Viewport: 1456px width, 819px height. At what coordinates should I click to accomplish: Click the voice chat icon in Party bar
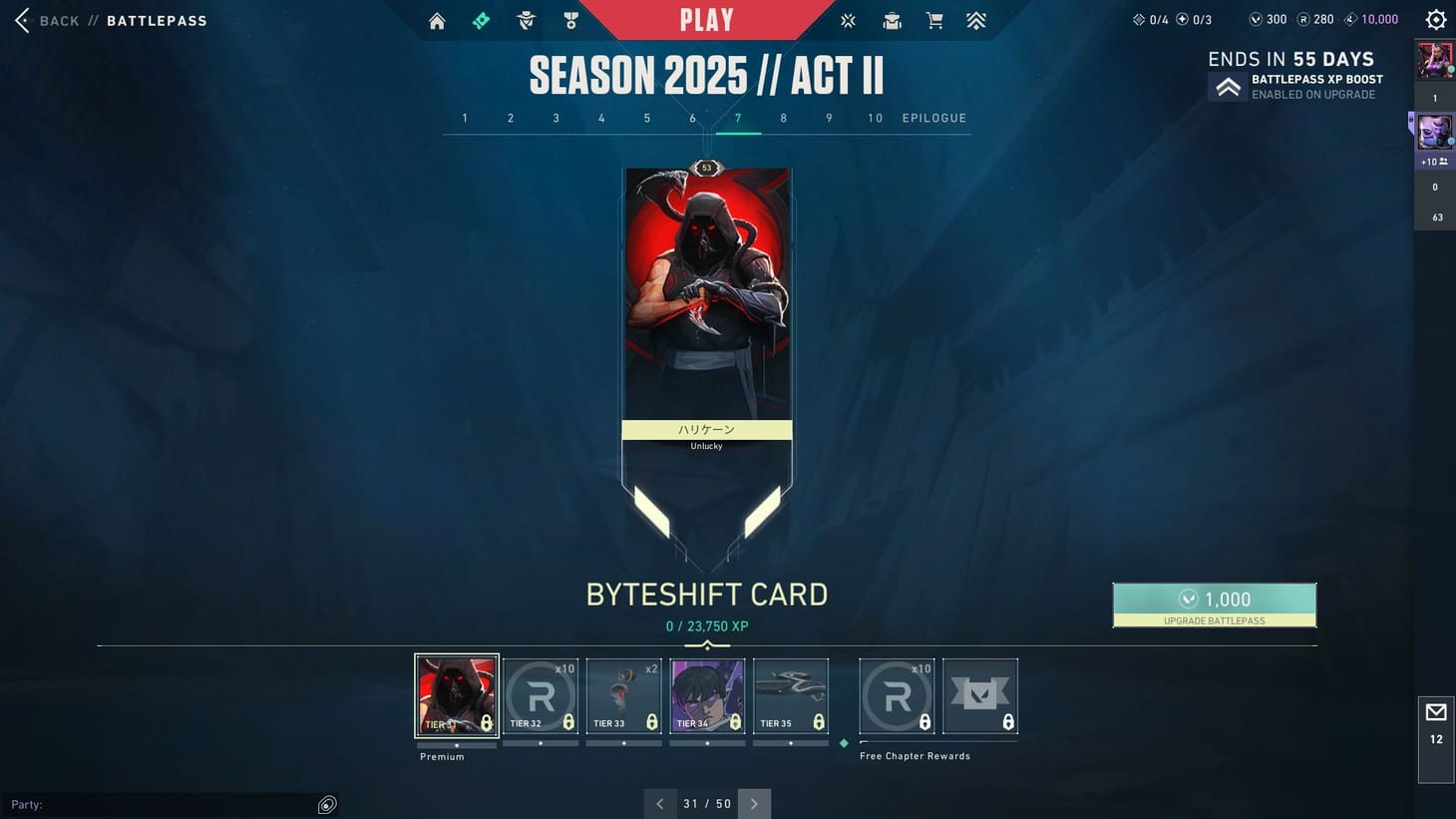tap(327, 804)
